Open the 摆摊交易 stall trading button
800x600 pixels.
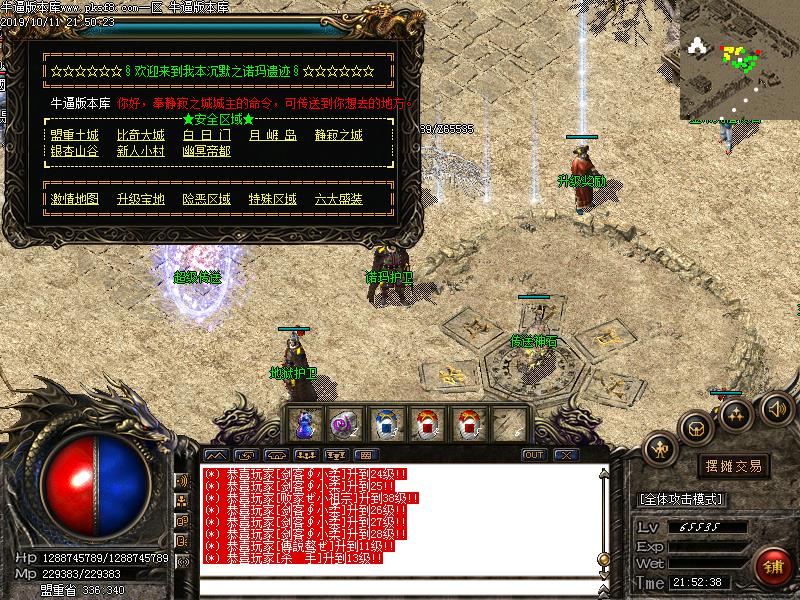pos(734,466)
